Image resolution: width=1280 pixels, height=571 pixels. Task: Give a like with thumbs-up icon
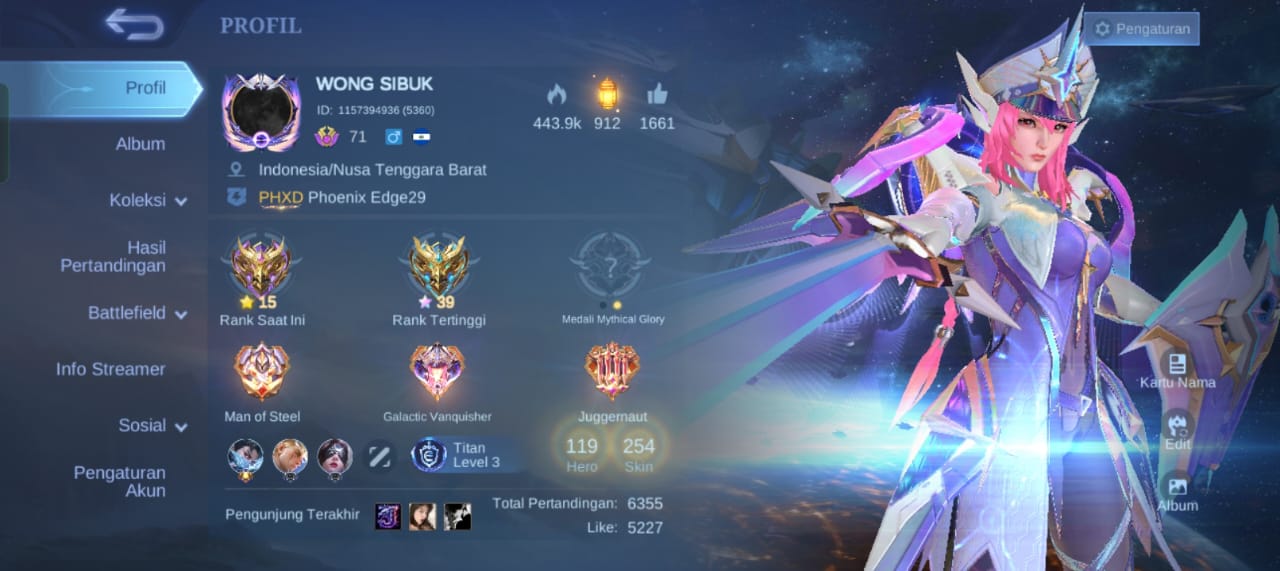pyautogui.click(x=657, y=96)
